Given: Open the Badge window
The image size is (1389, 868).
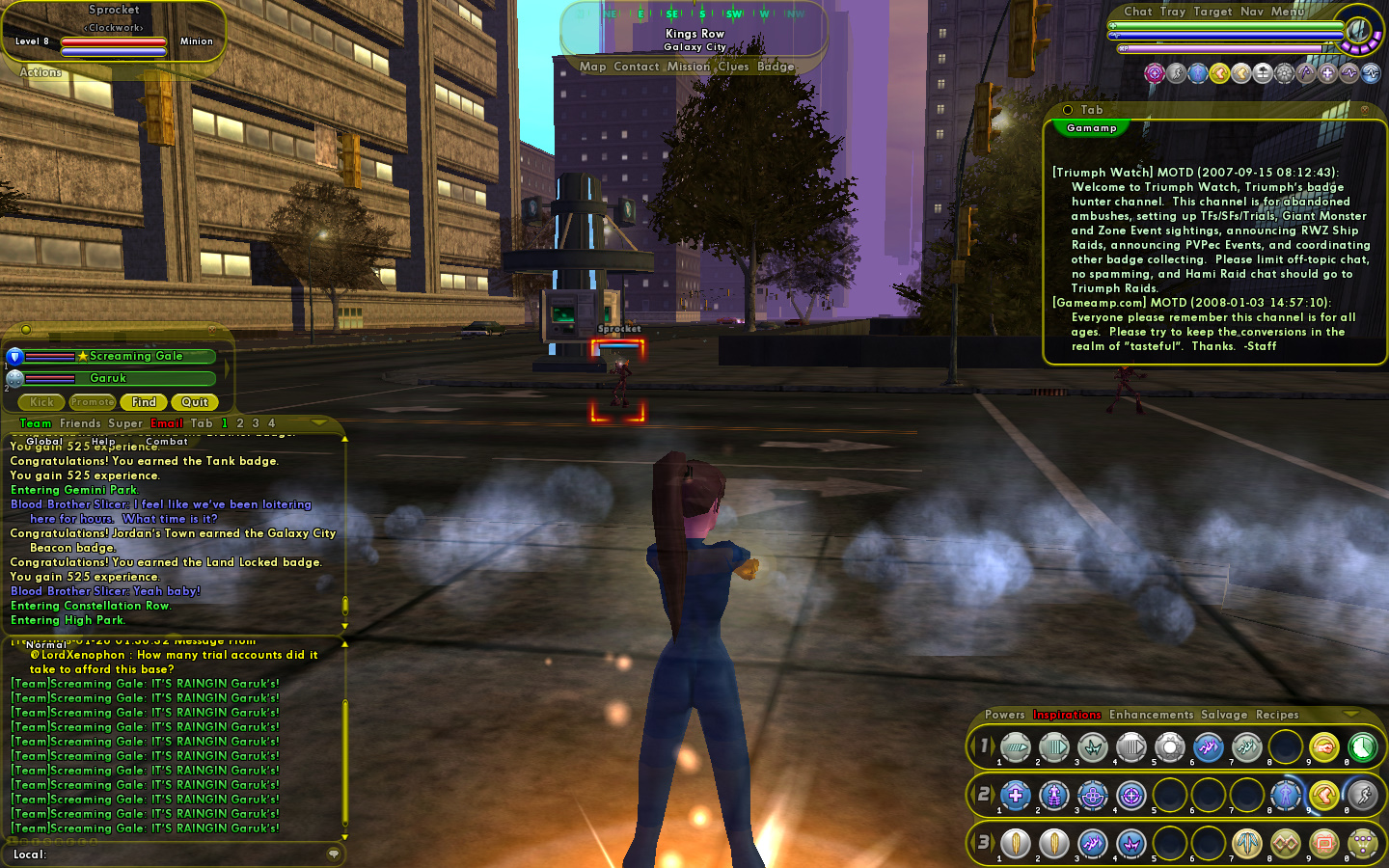Looking at the screenshot, I should (776, 67).
